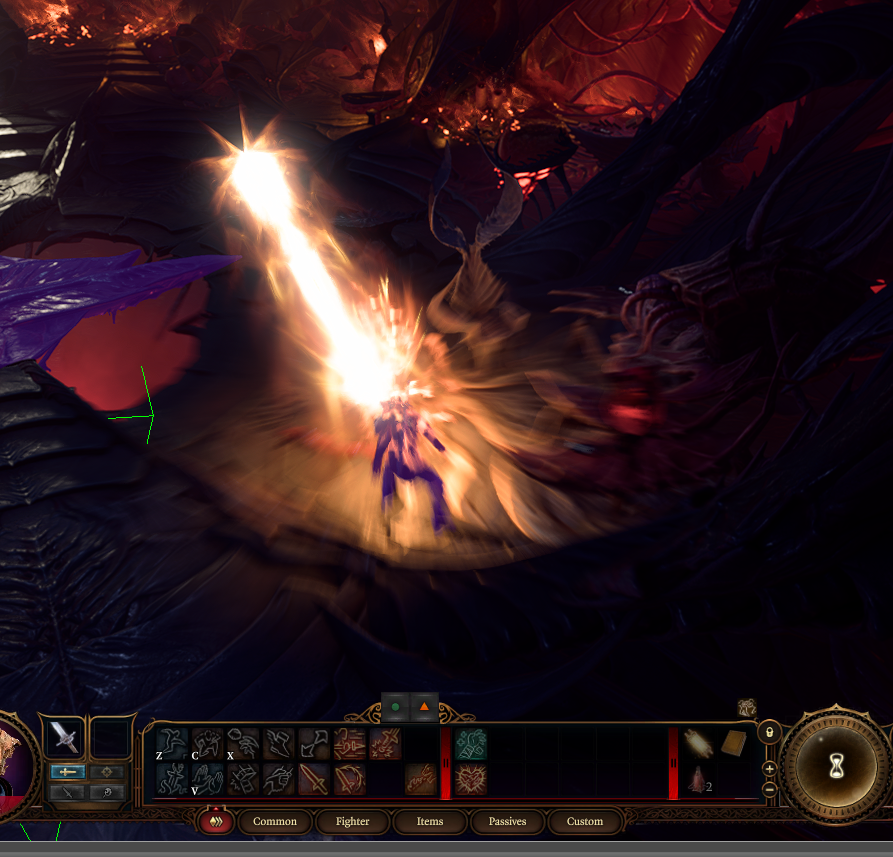The height and width of the screenshot is (857, 893).
Task: Add a hotbar row with the plus button
Action: tap(769, 769)
